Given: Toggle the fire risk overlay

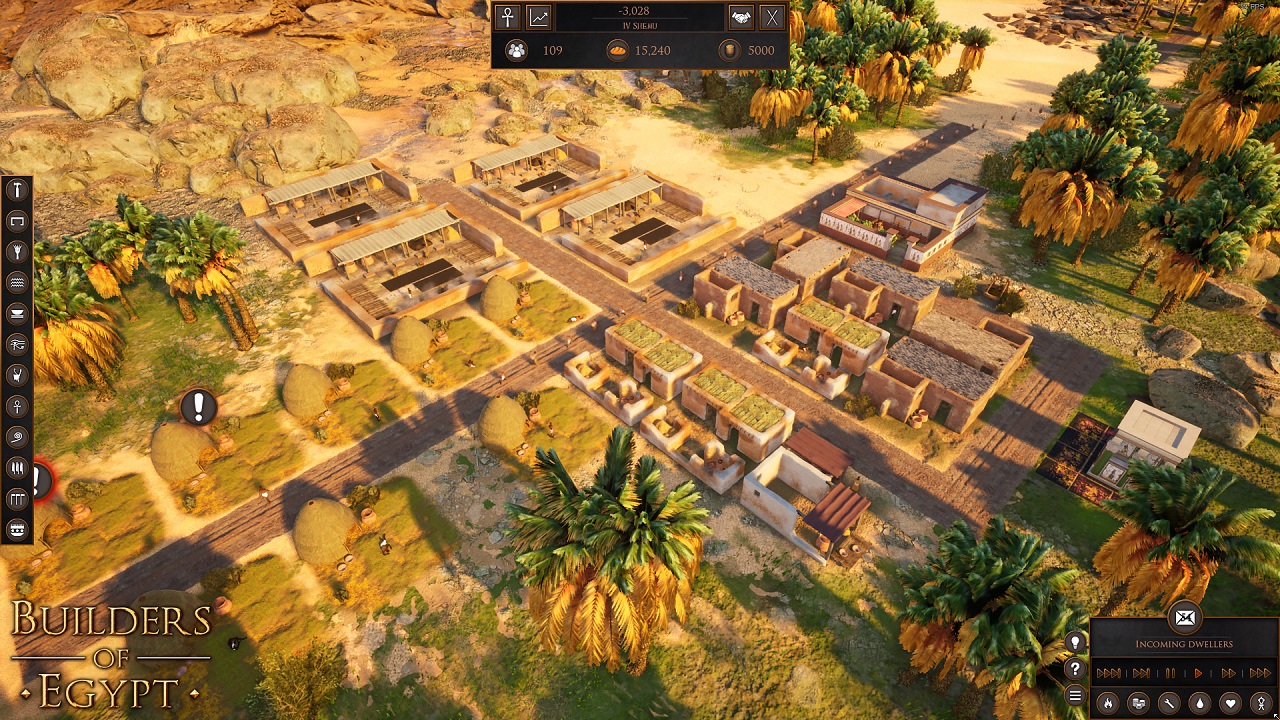Looking at the screenshot, I should pos(1107,703).
